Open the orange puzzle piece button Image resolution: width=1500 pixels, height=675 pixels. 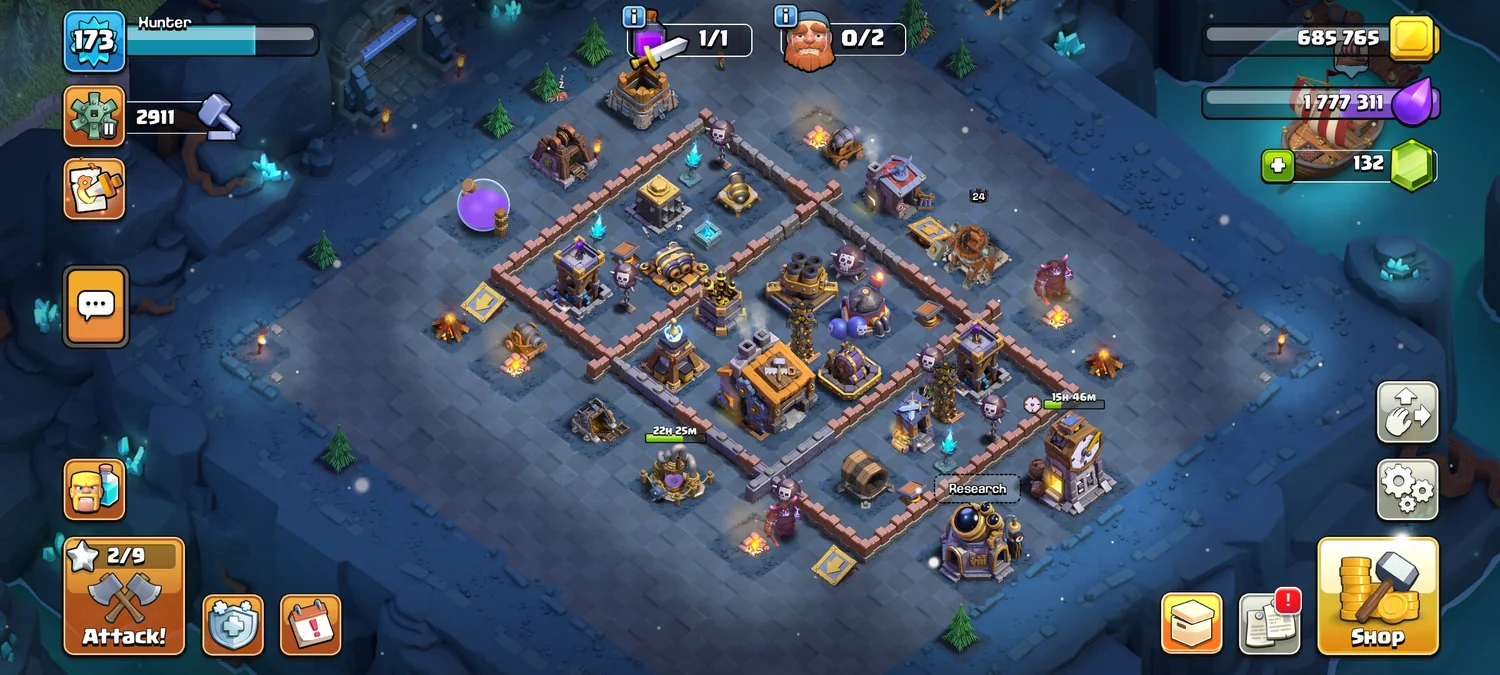click(95, 188)
